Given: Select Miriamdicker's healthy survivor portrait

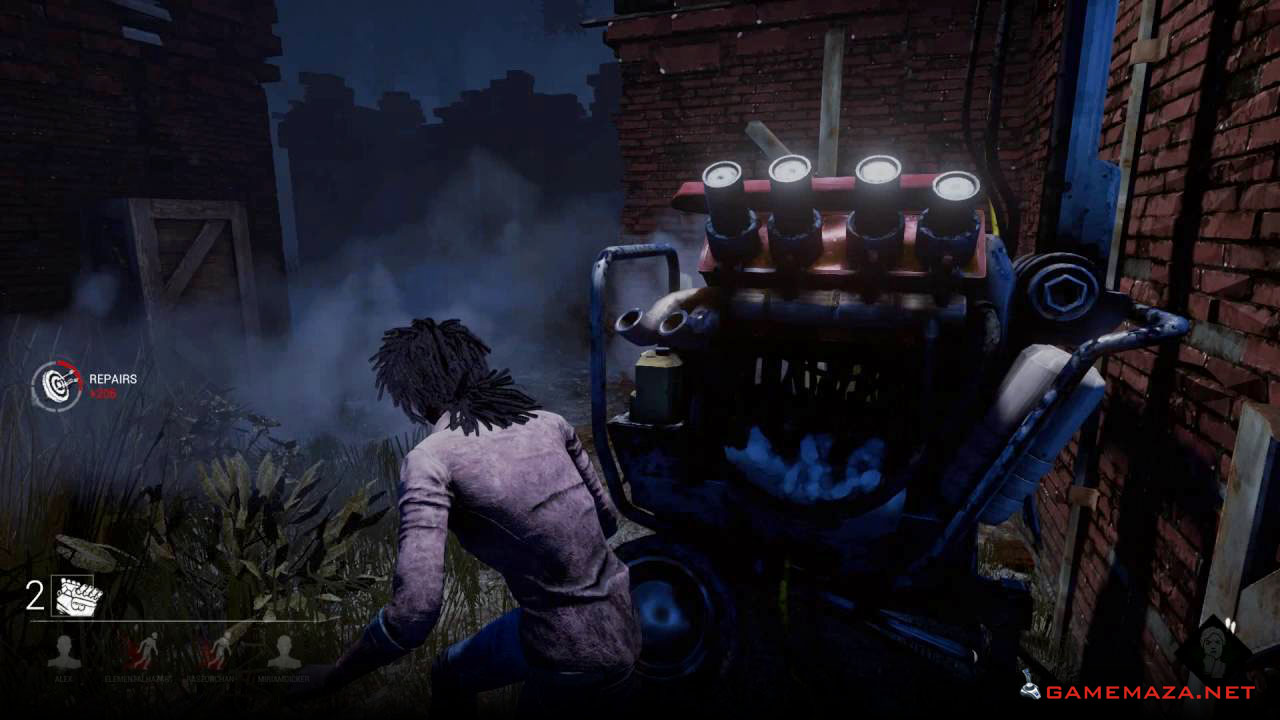Looking at the screenshot, I should (x=284, y=648).
